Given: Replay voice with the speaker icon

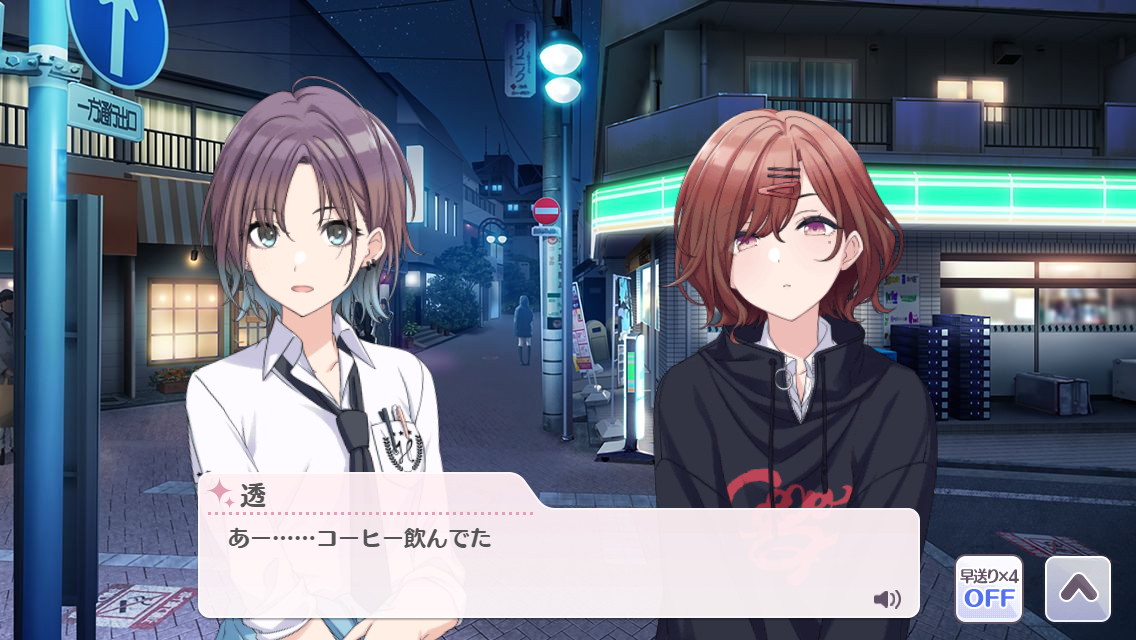Looking at the screenshot, I should pos(886,599).
